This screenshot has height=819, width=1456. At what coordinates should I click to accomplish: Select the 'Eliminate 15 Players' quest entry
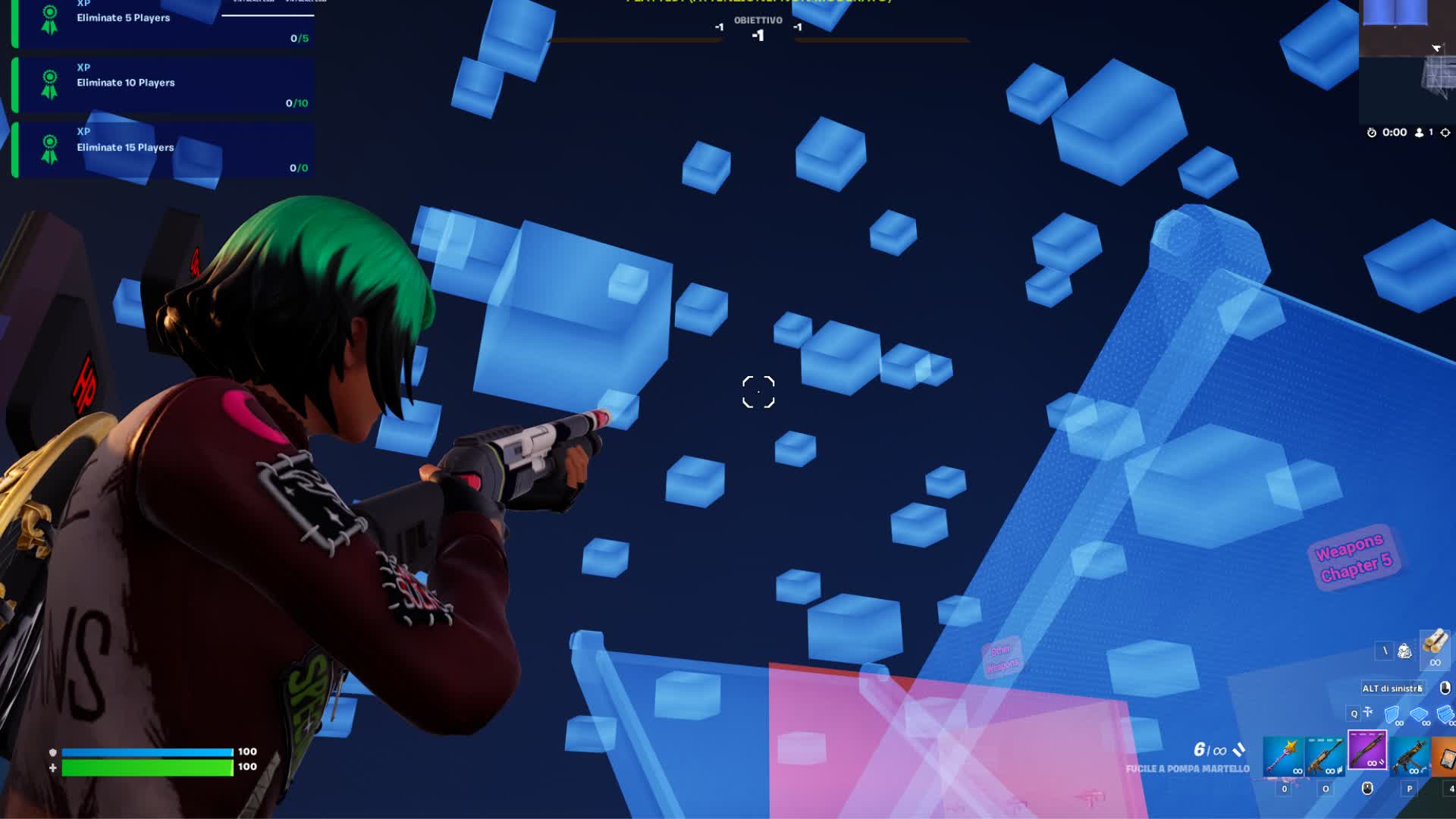163,149
